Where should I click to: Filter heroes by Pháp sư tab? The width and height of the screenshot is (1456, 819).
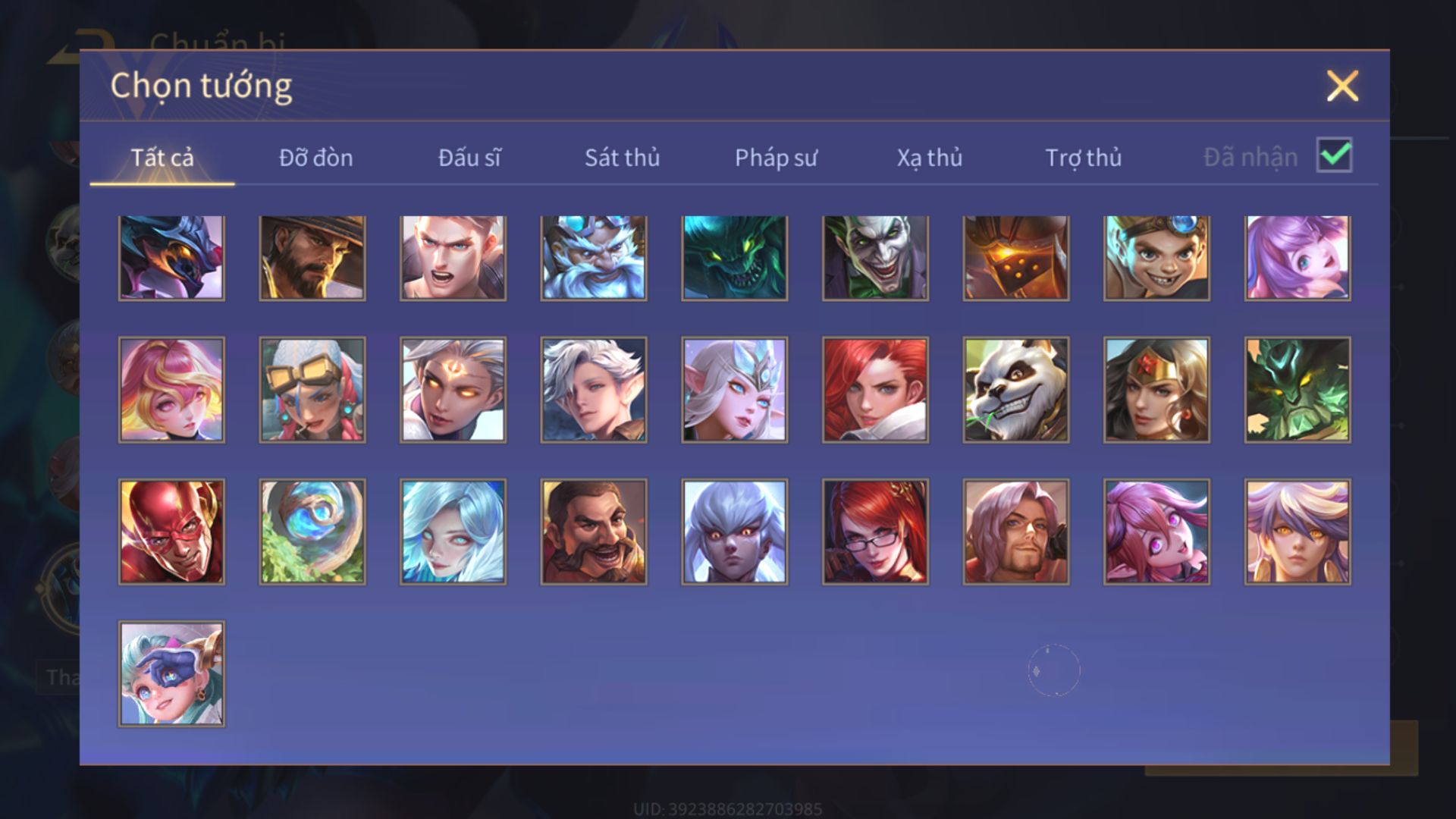[776, 158]
